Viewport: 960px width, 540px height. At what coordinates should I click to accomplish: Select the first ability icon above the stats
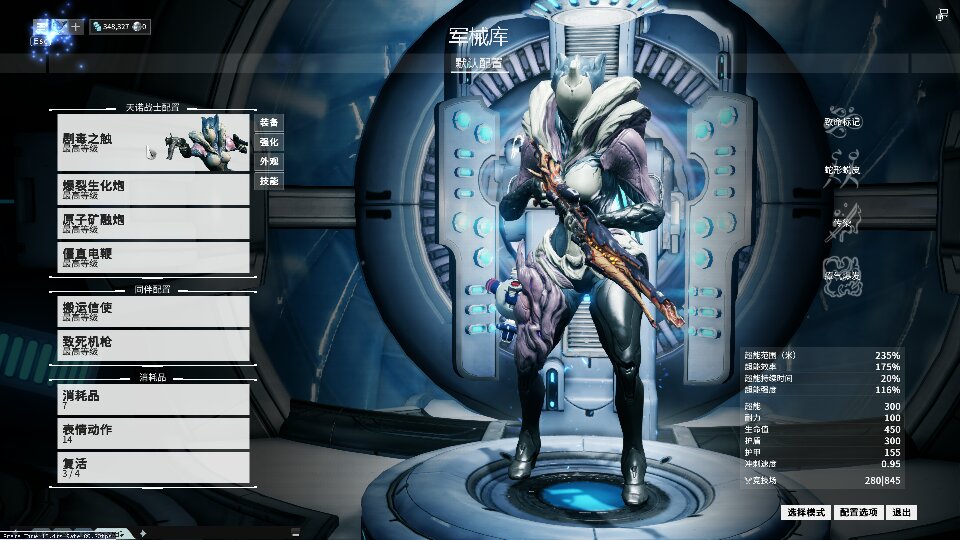841,121
